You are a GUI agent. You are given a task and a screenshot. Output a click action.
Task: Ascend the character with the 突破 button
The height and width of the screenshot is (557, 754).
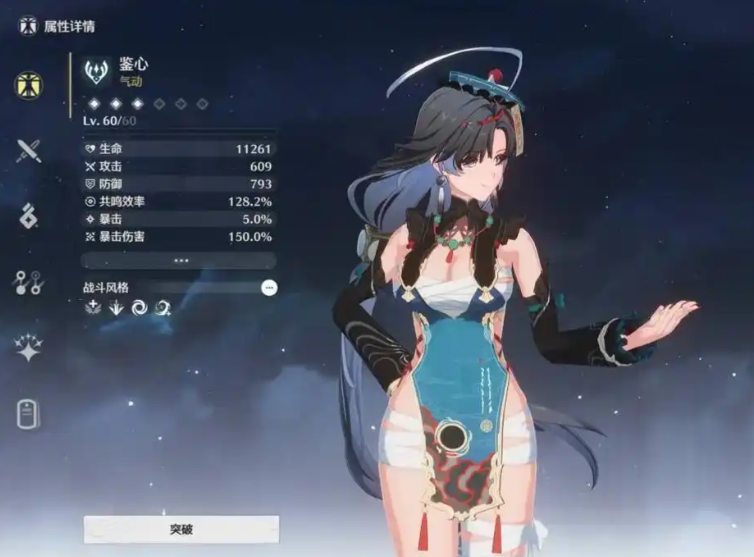181,529
